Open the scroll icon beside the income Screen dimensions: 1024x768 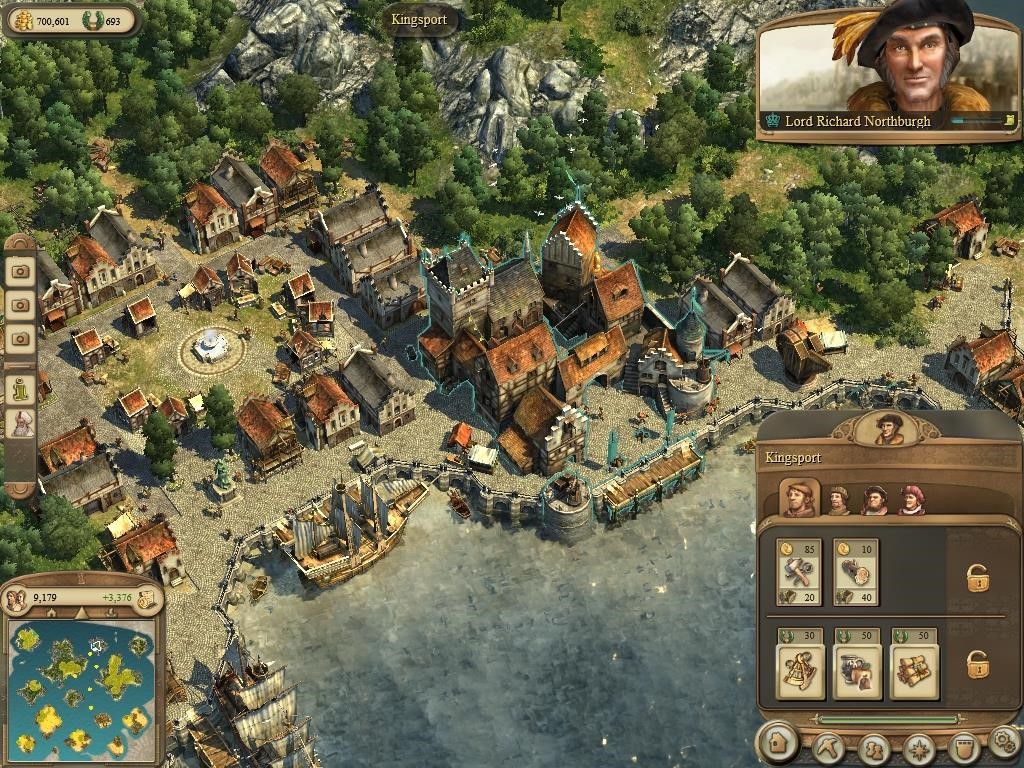tap(146, 599)
